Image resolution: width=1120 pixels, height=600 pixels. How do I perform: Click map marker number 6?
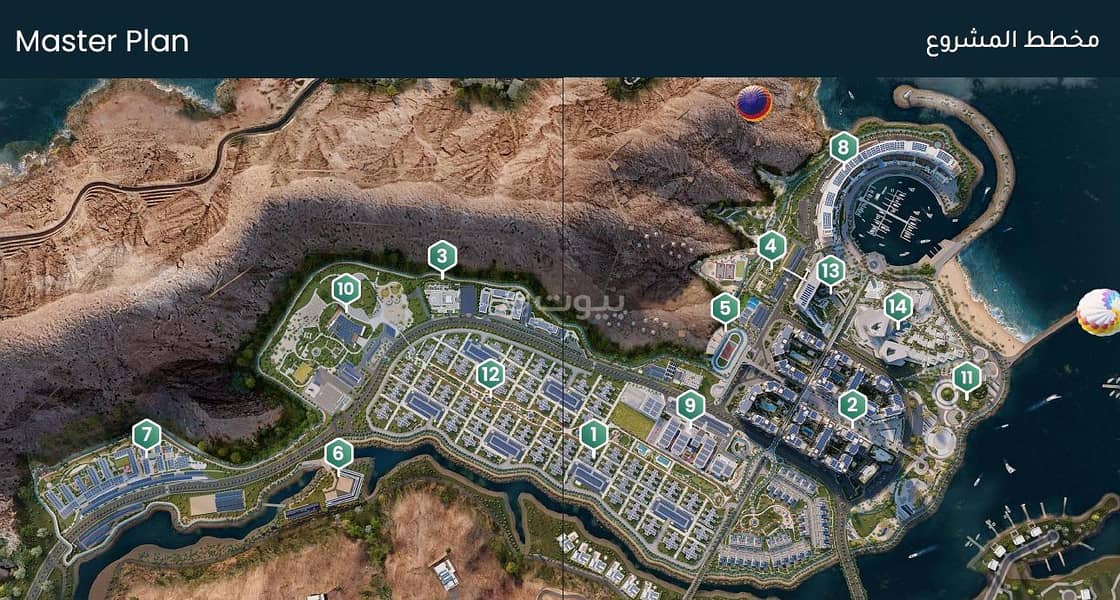click(339, 454)
